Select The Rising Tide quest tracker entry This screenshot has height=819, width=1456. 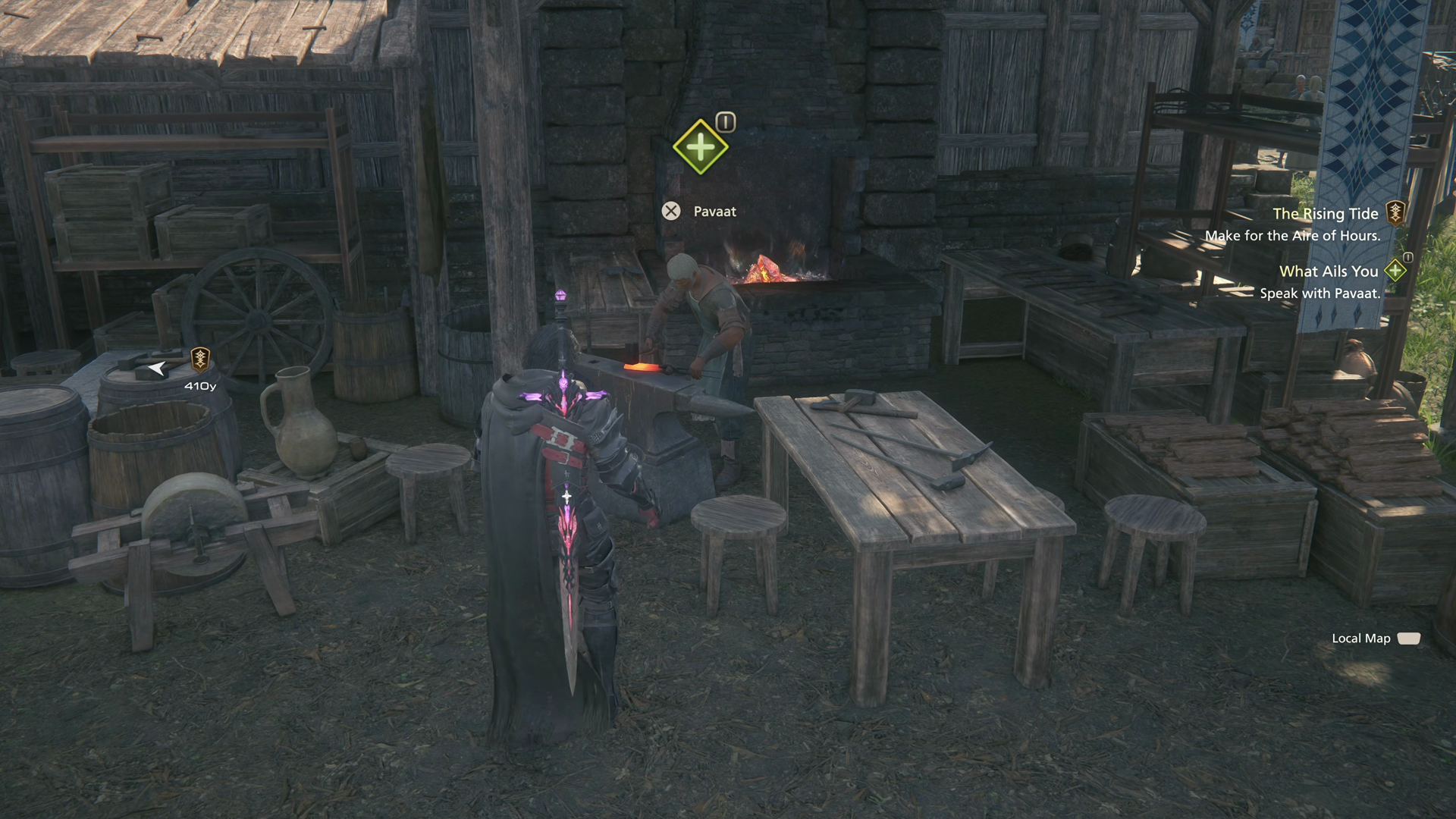pyautogui.click(x=1325, y=214)
